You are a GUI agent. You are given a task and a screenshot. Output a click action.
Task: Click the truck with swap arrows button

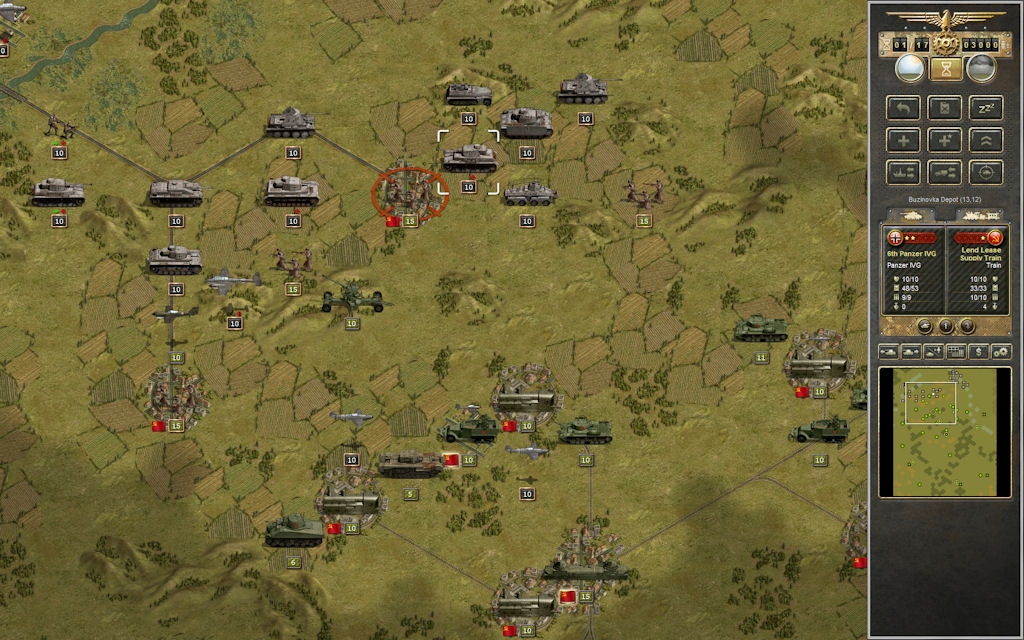point(945,171)
